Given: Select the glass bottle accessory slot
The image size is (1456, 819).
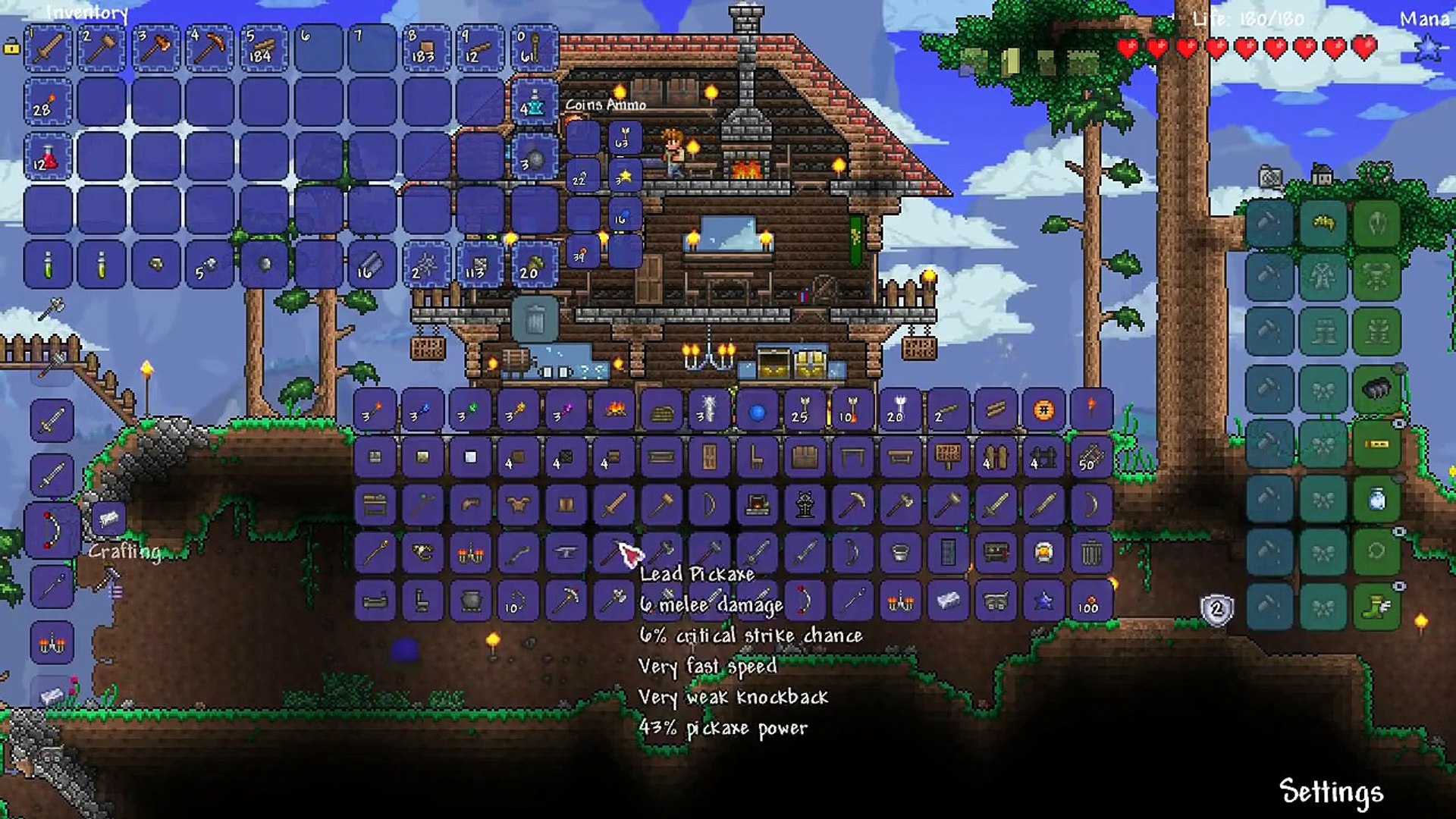Looking at the screenshot, I should tap(1376, 499).
